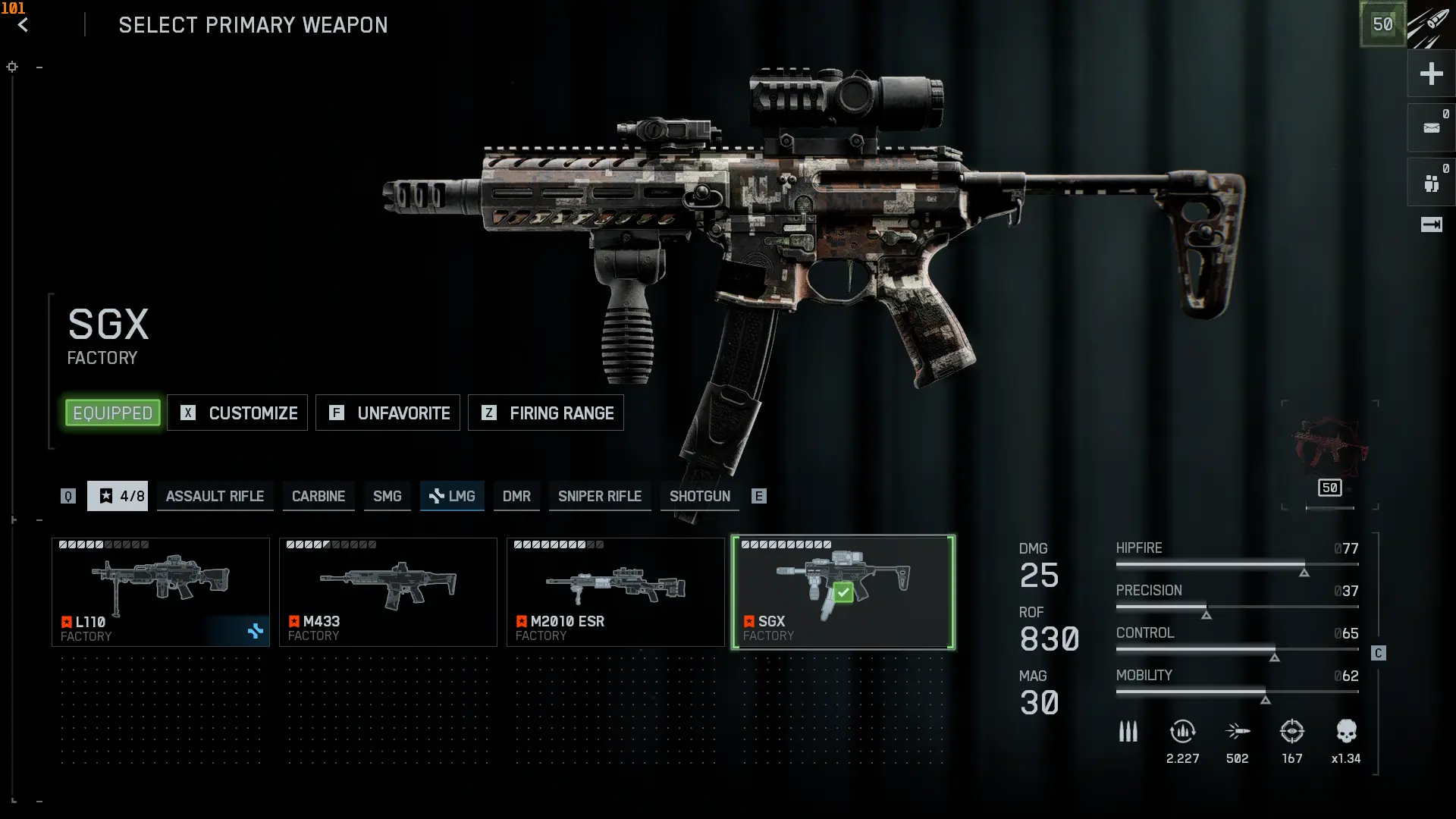Switch to the favorites 4/8 tab
Screen dimensions: 1456x819
click(118, 496)
